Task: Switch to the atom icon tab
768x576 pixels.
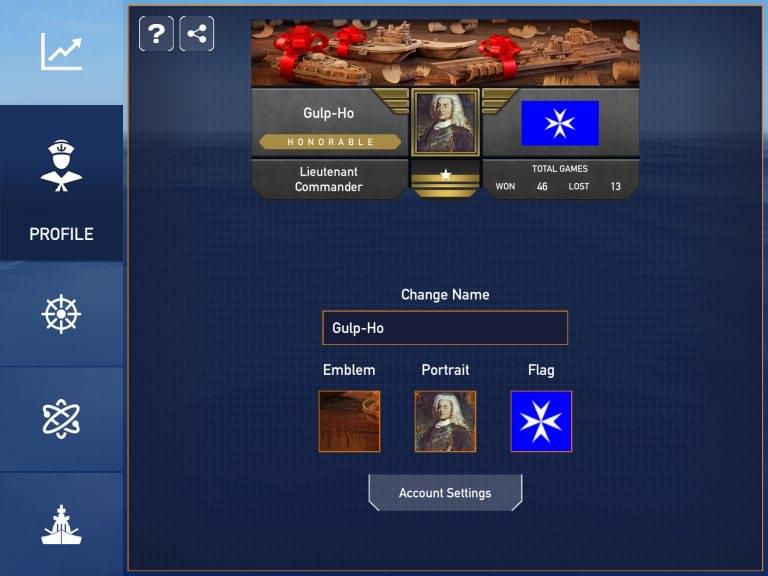Action: click(61, 418)
